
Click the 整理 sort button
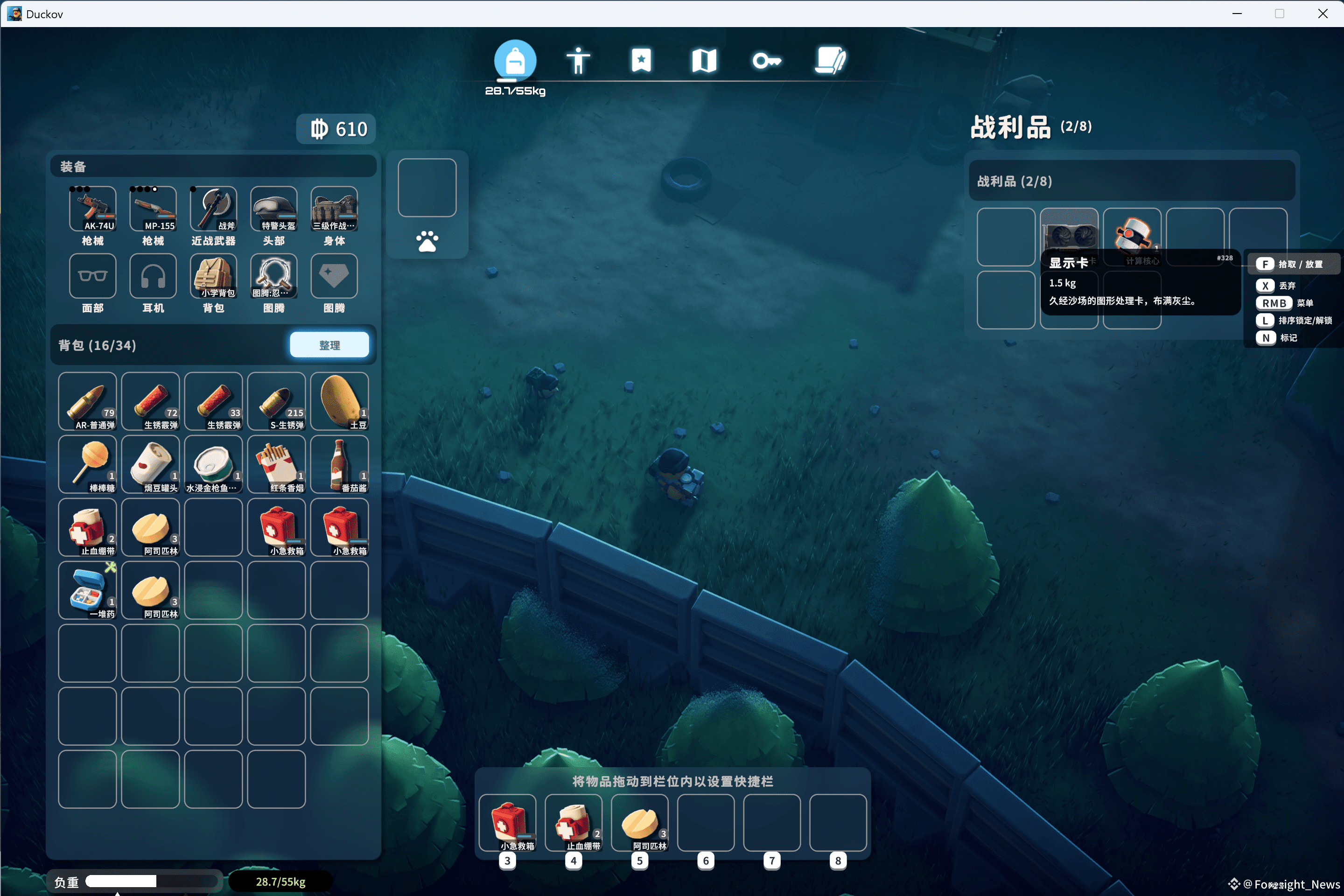(329, 344)
